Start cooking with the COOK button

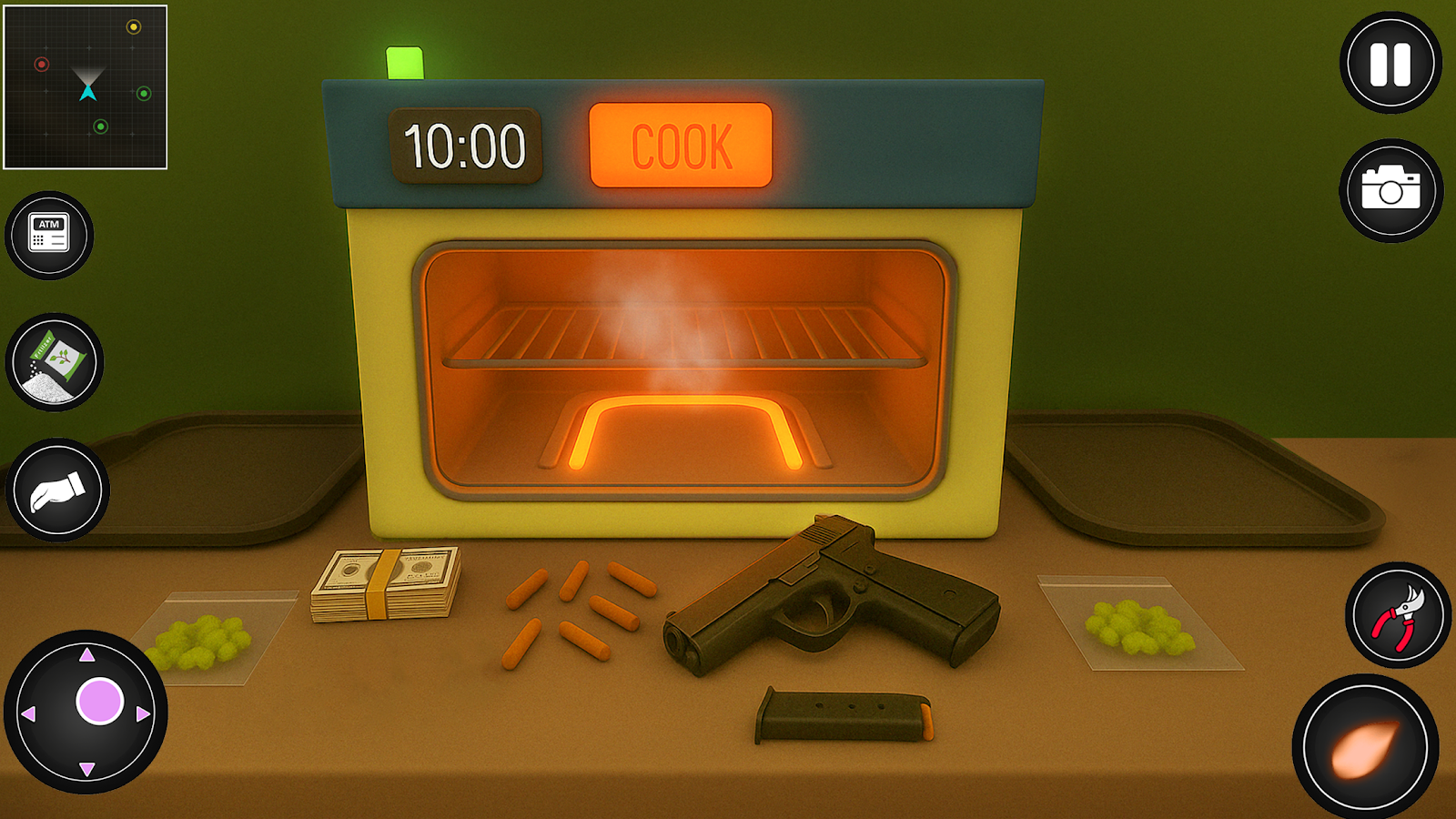point(681,146)
